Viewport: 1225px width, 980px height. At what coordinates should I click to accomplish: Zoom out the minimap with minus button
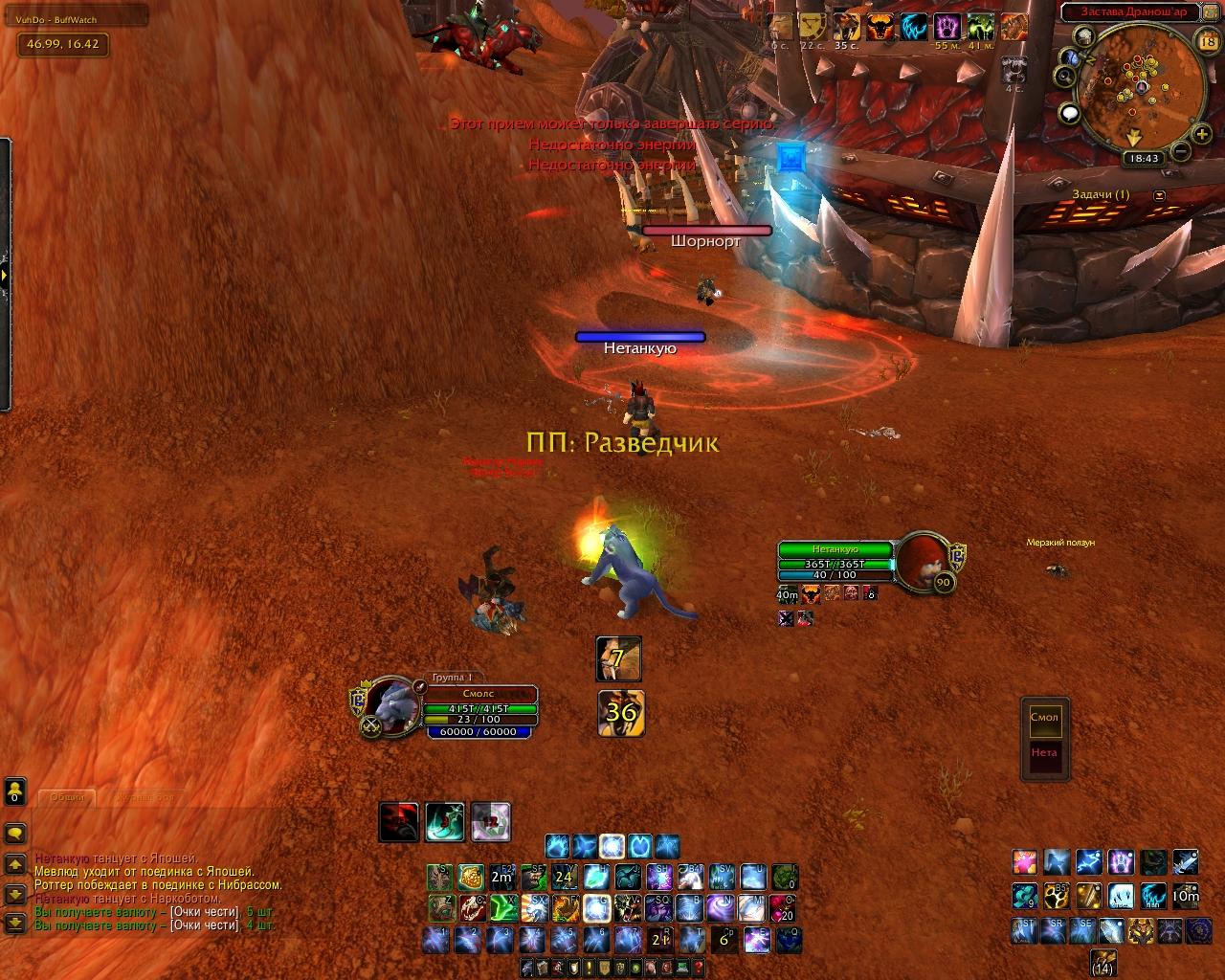tap(1181, 151)
